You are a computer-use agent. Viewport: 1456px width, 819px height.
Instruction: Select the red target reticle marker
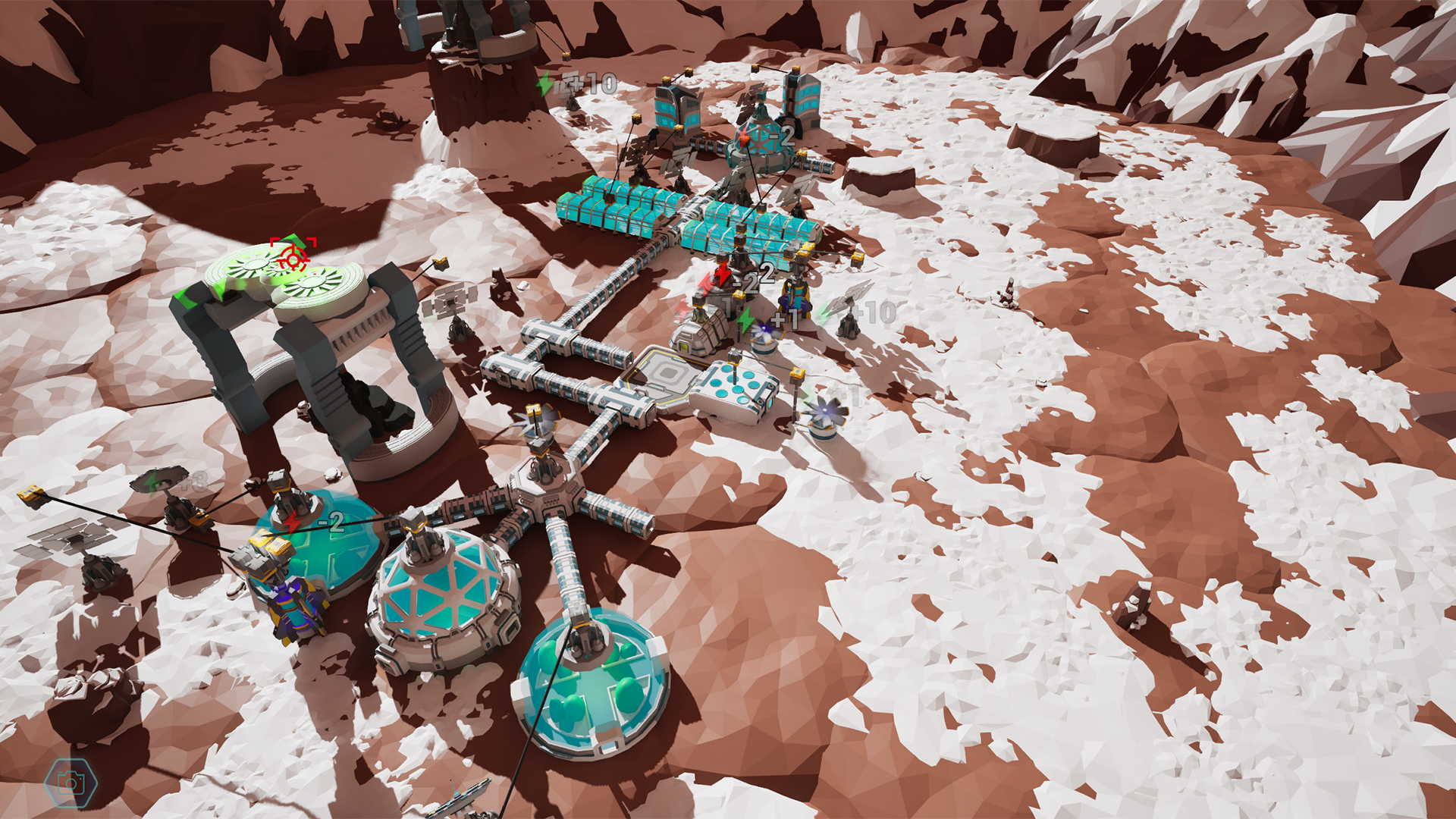pyautogui.click(x=292, y=256)
